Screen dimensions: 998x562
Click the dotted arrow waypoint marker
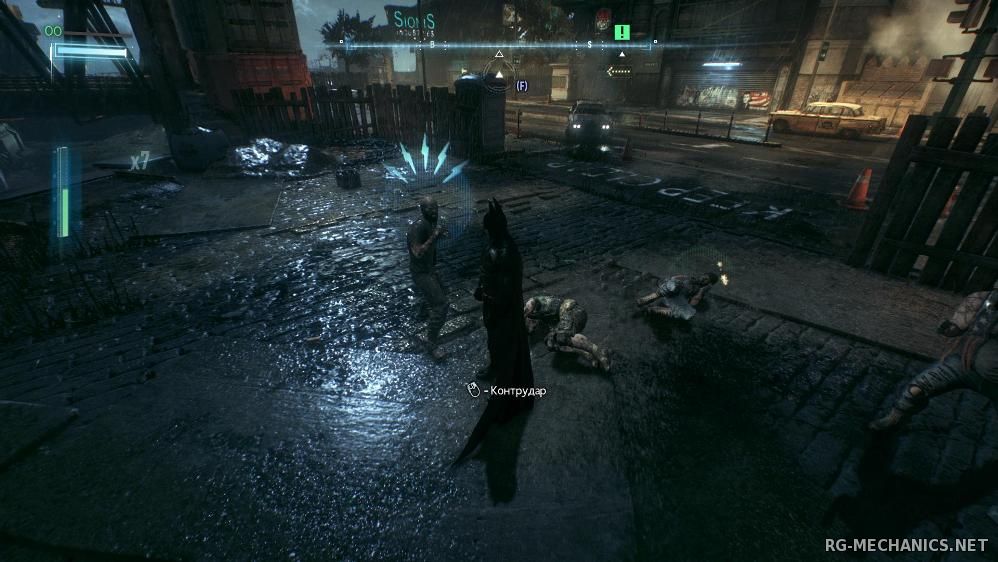[x=620, y=71]
